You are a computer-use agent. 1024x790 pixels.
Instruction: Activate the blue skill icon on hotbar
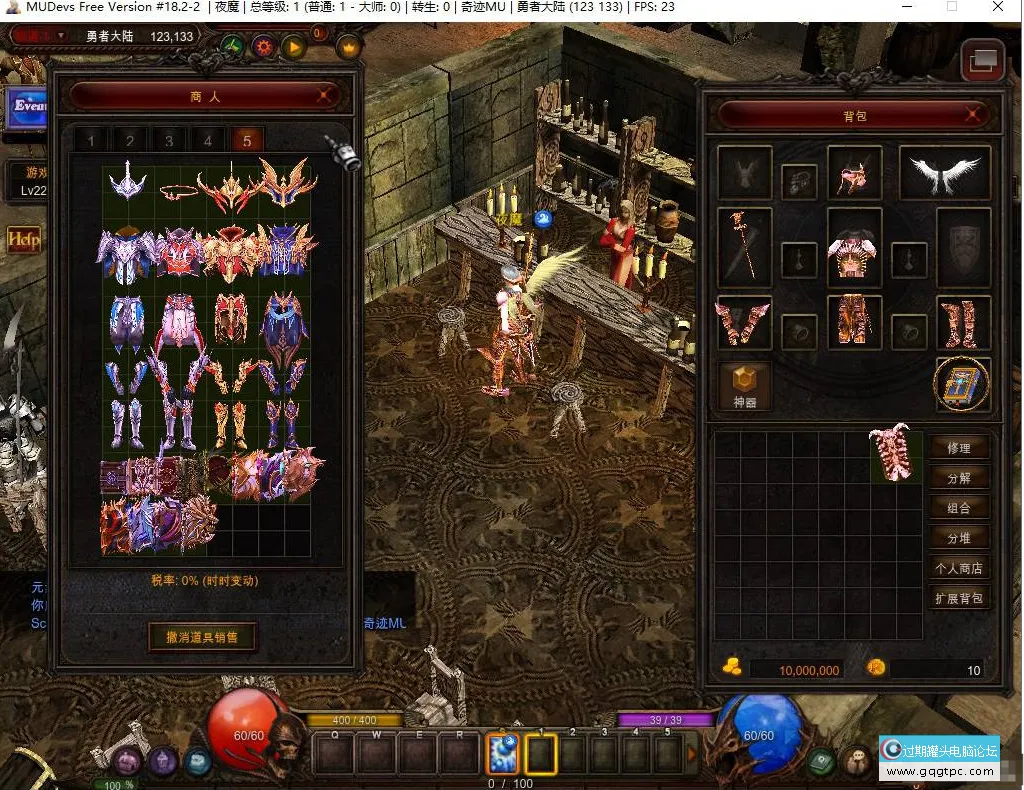502,754
